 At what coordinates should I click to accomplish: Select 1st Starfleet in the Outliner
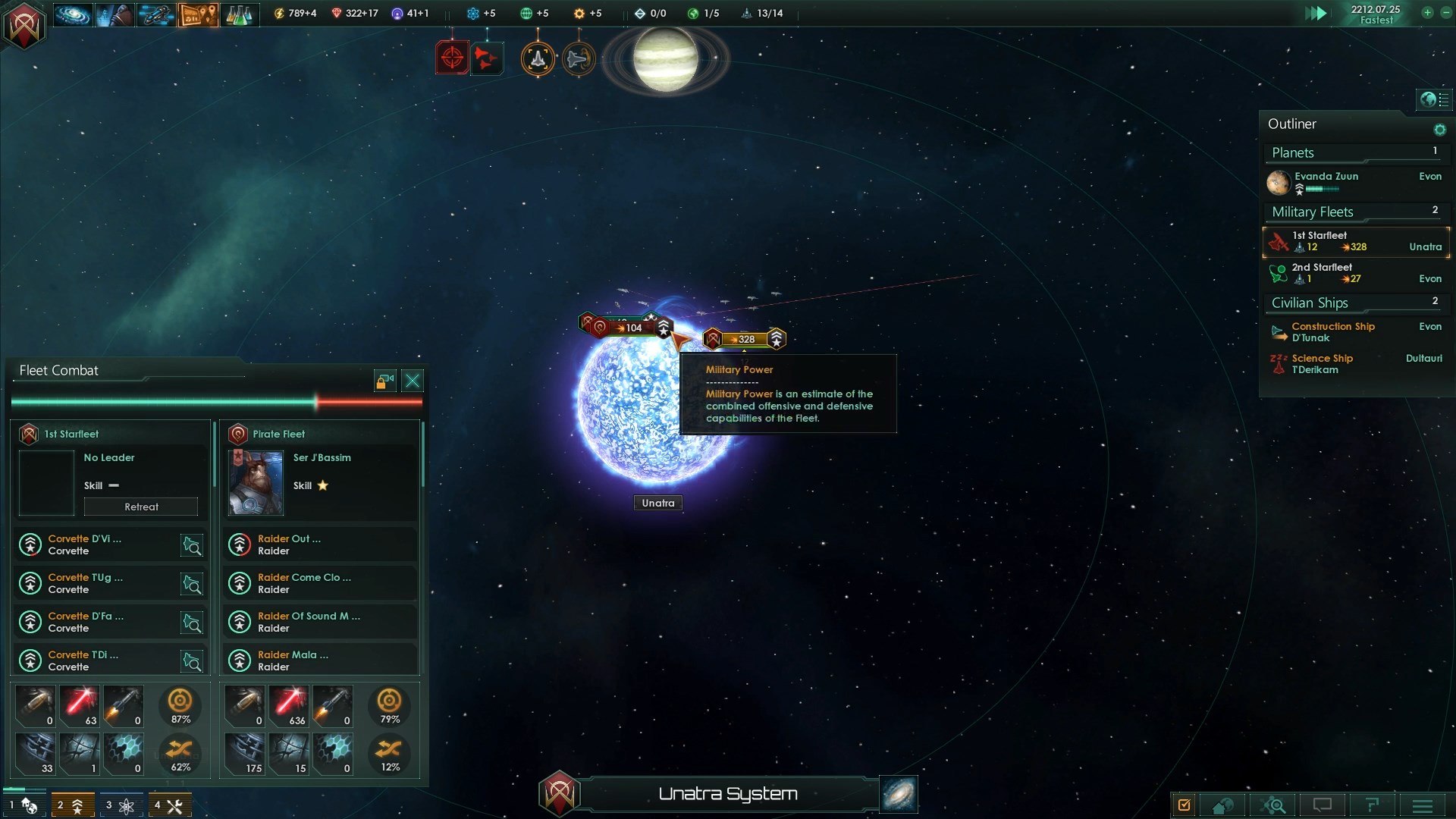[x=1356, y=242]
